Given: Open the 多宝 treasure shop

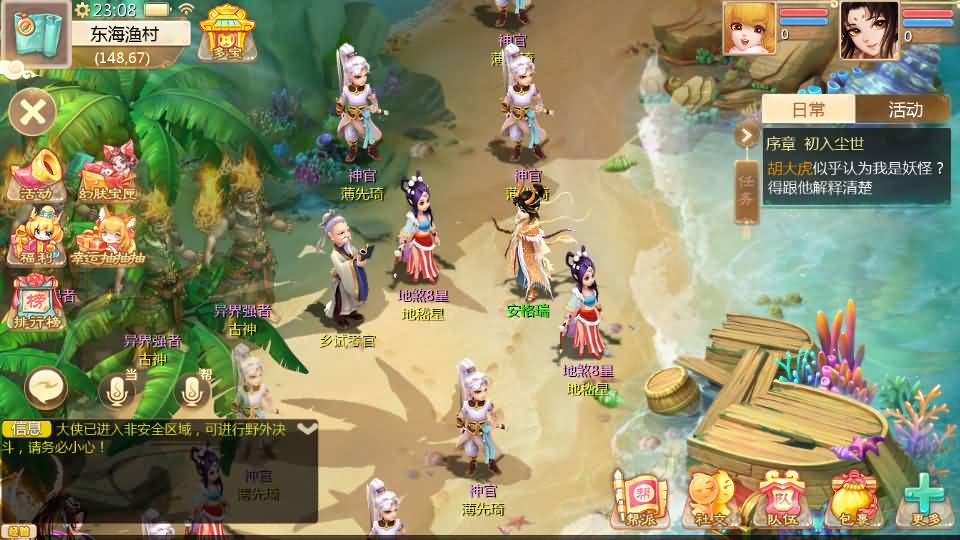Looking at the screenshot, I should pyautogui.click(x=227, y=32).
